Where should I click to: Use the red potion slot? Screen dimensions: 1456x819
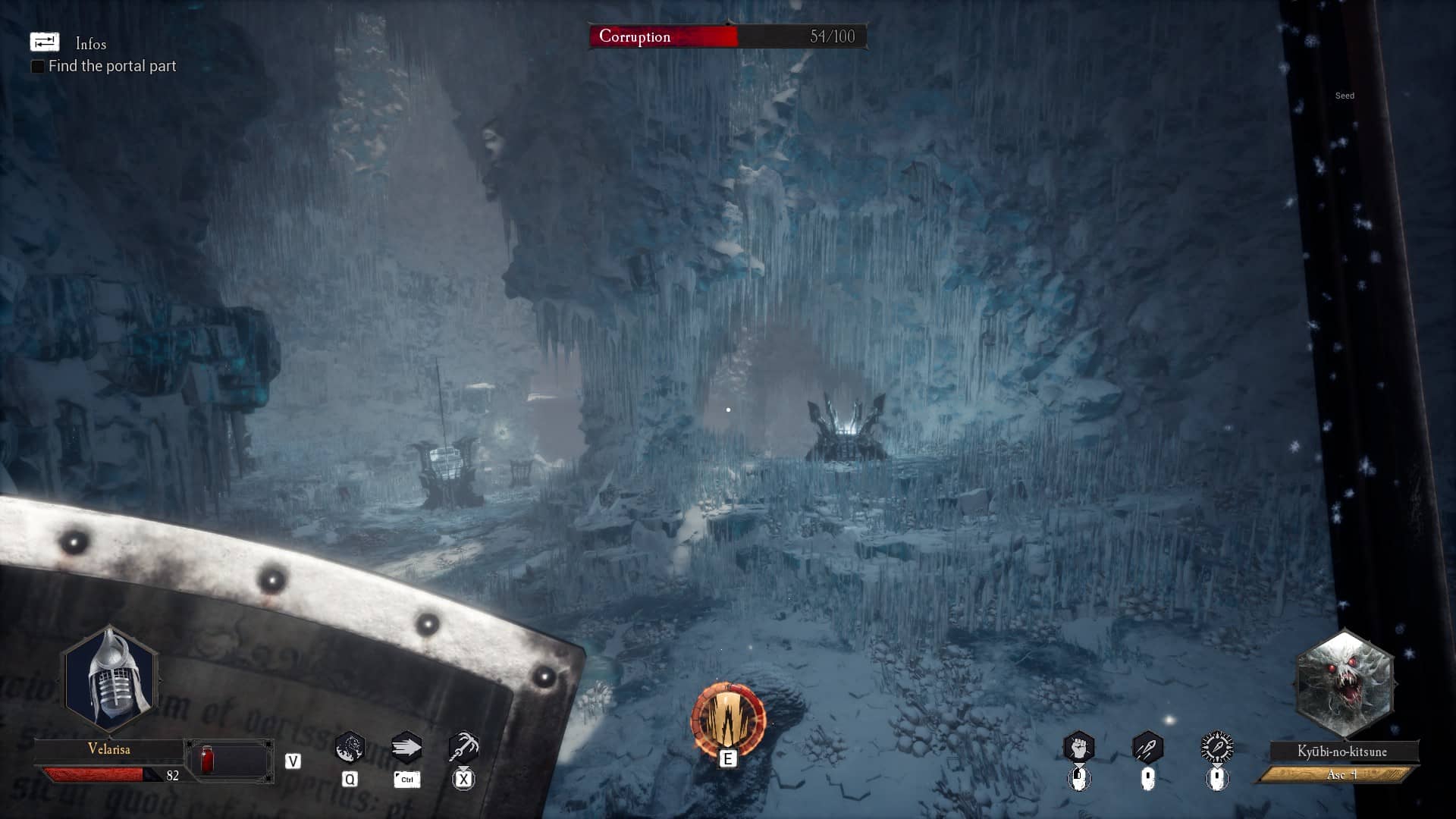click(207, 760)
